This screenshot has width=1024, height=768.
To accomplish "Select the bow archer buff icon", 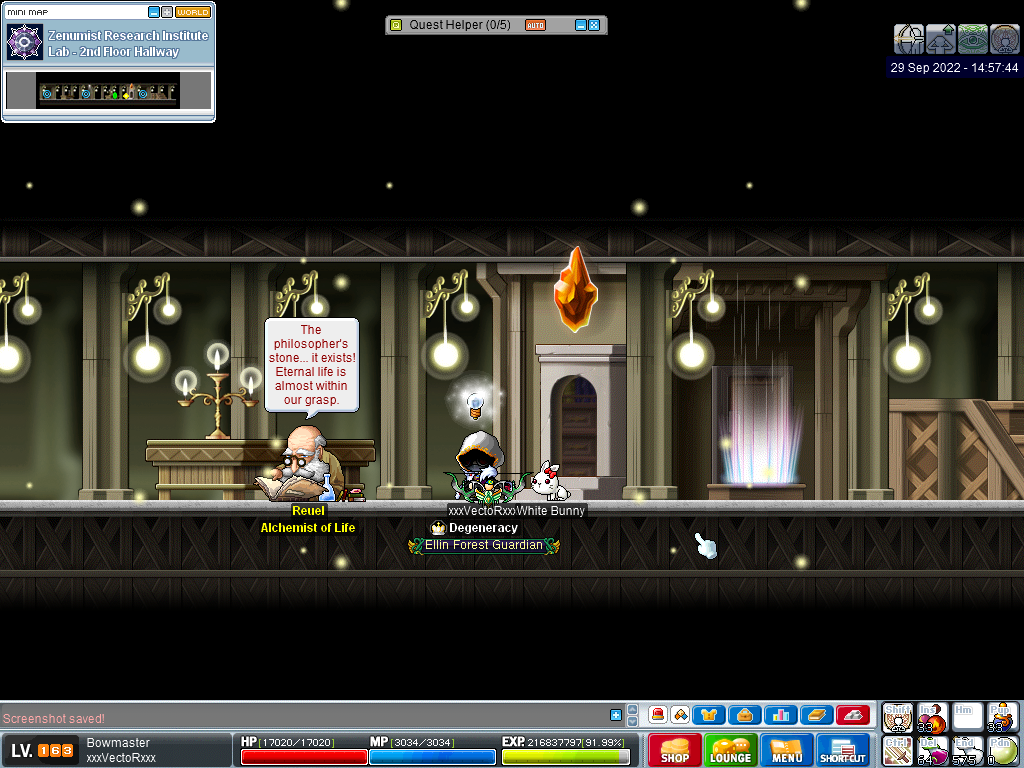I will pyautogui.click(x=909, y=39).
